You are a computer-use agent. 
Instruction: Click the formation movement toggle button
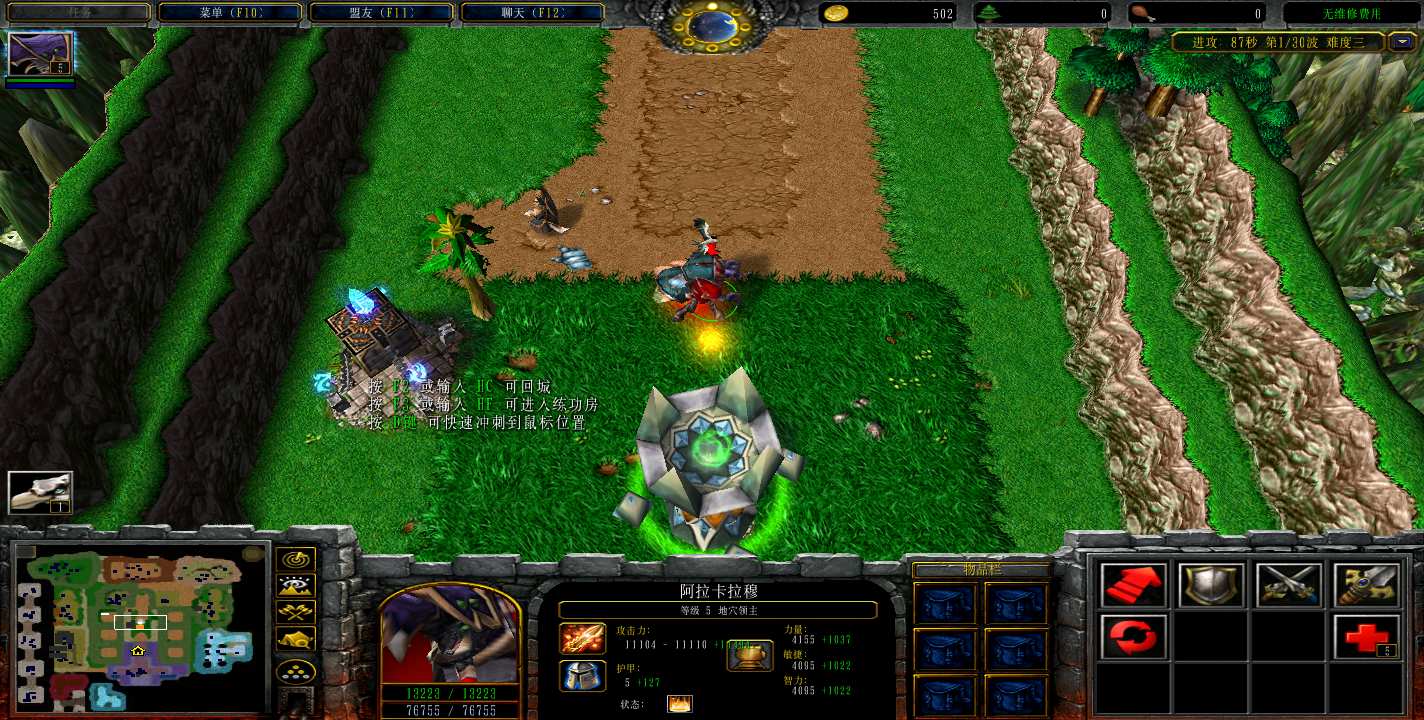coord(296,670)
